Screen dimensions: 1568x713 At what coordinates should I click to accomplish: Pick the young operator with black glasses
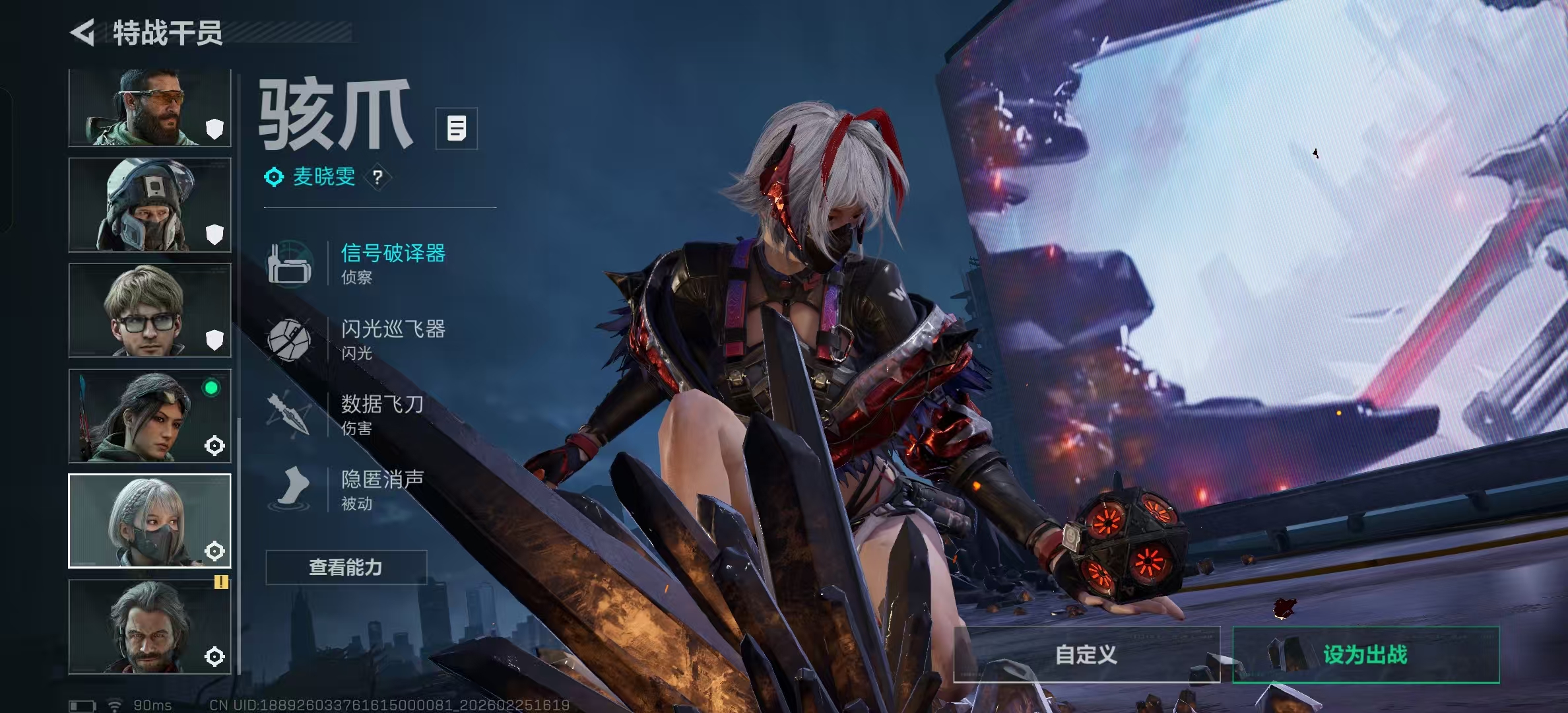point(150,310)
